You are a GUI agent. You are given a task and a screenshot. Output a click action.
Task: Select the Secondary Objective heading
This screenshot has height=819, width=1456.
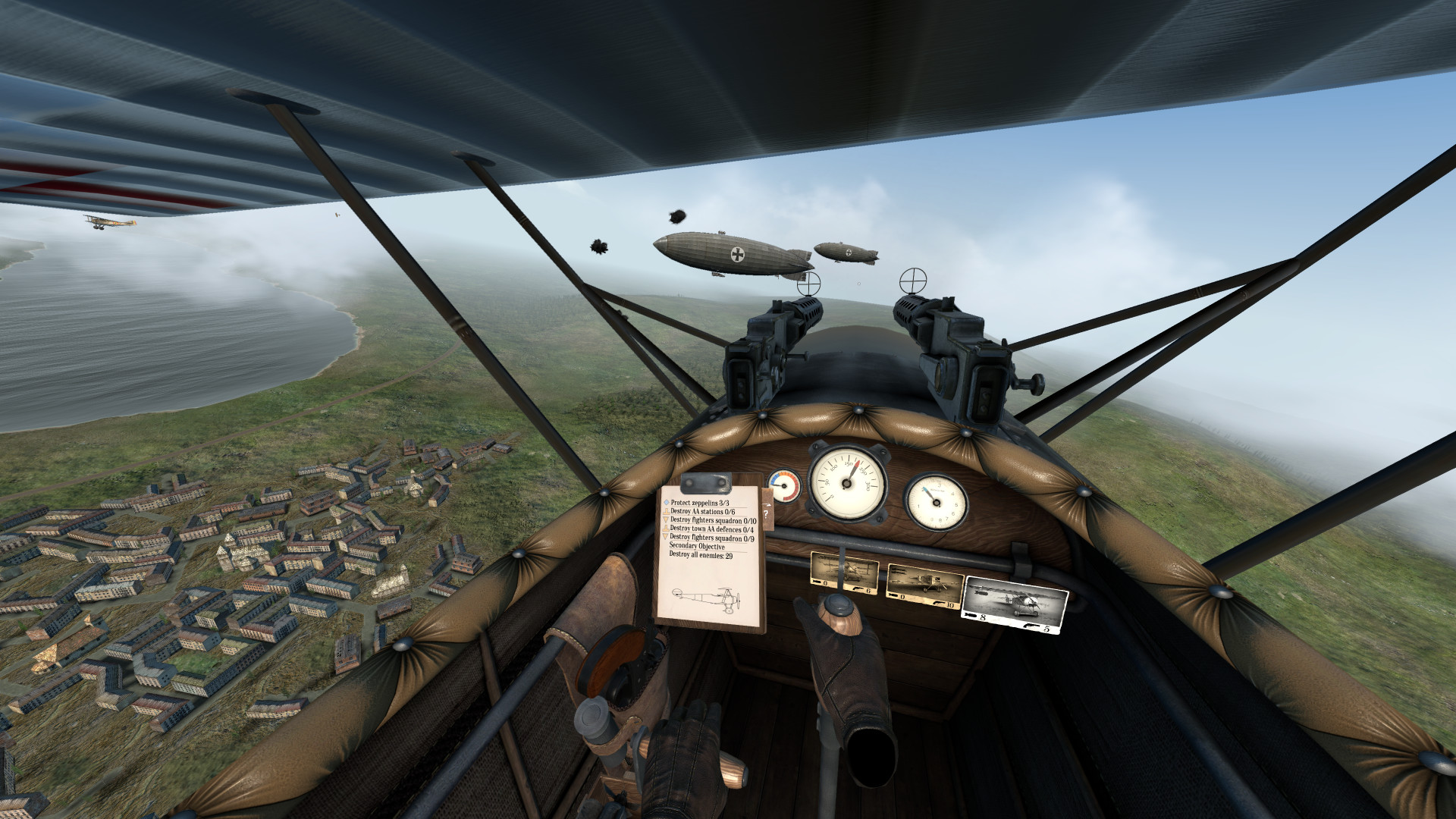click(698, 546)
